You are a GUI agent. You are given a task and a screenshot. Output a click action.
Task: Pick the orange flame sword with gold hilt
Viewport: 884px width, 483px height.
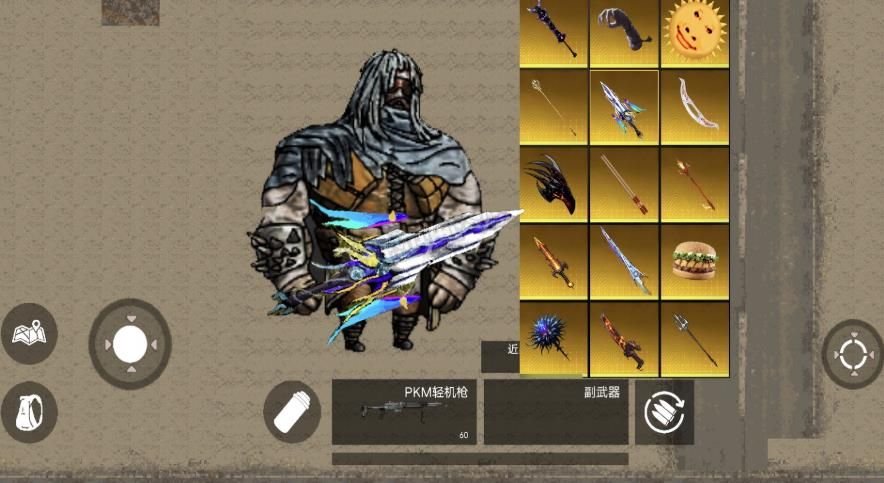[x=553, y=261]
